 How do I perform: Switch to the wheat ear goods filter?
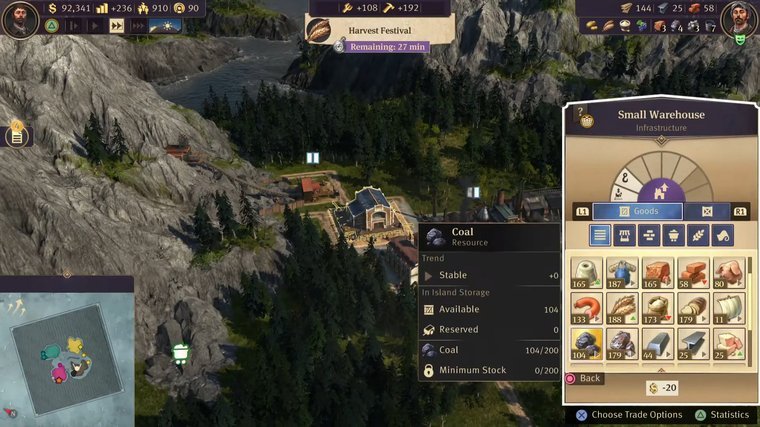pos(697,235)
